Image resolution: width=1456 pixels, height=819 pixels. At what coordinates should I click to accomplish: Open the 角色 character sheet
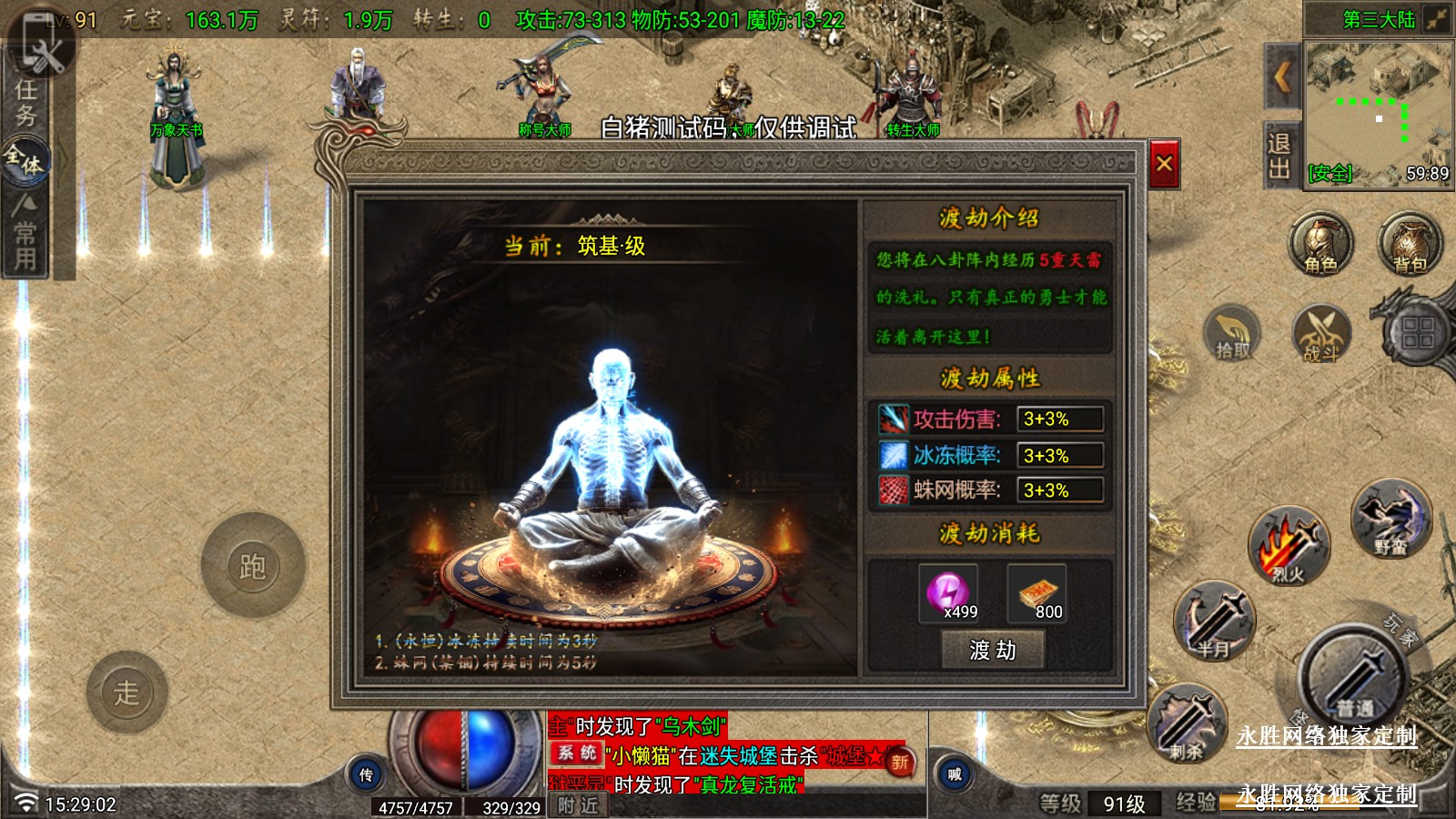click(x=1320, y=244)
